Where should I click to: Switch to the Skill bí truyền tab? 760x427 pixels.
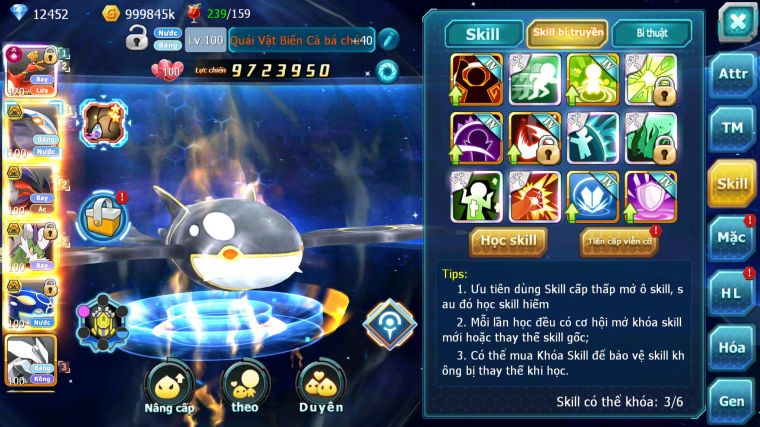pos(567,33)
